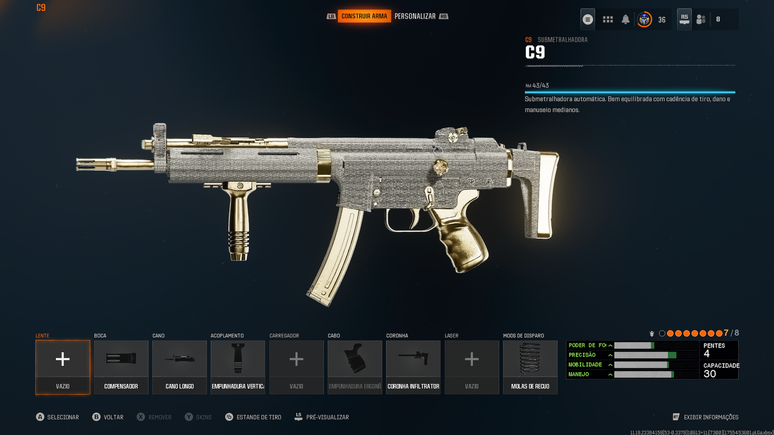Viewport: 774px width, 435px height.
Task: Show Exibir Informações details
Action: [x=706, y=417]
